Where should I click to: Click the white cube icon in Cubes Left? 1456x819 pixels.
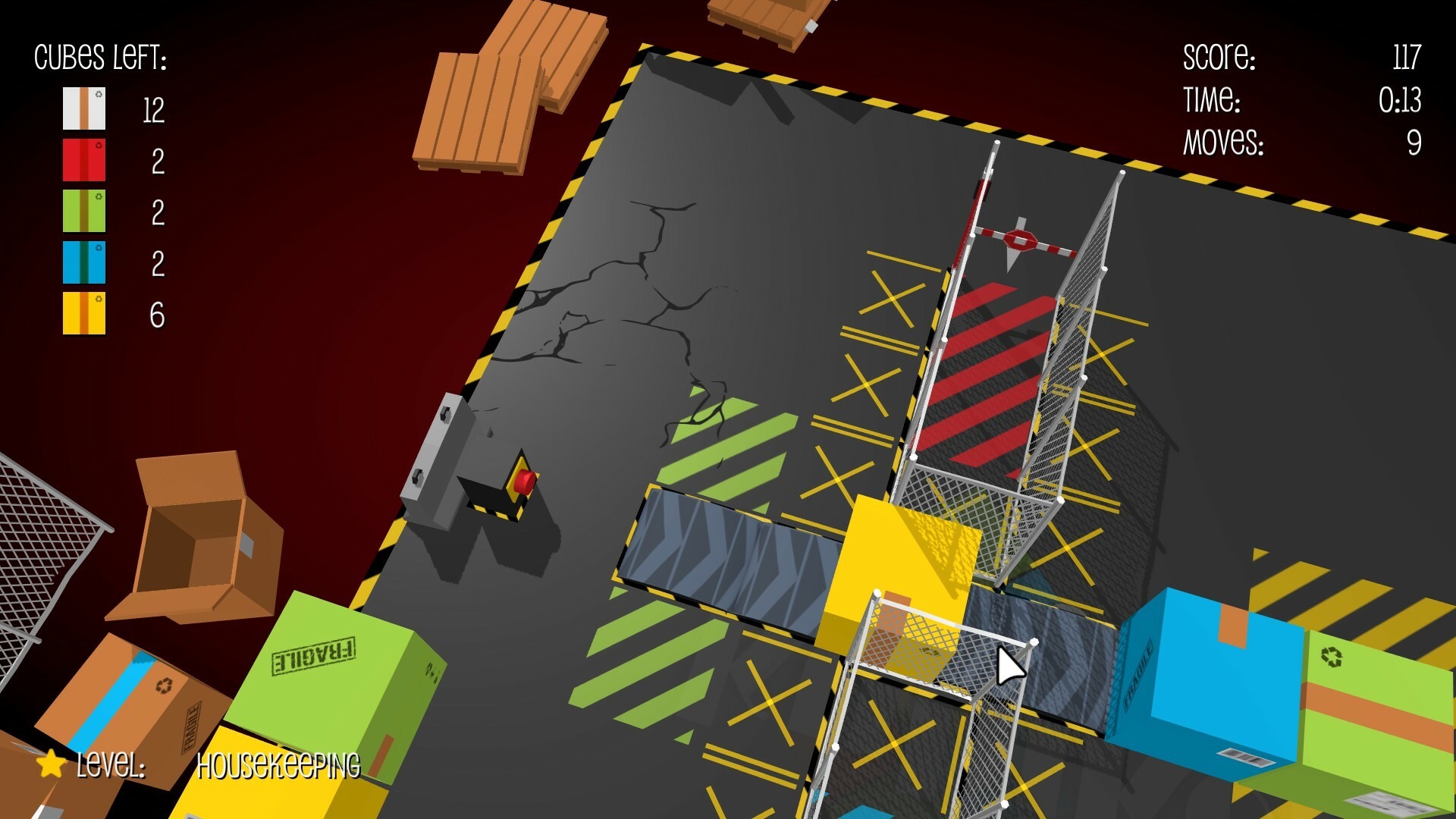pos(83,108)
